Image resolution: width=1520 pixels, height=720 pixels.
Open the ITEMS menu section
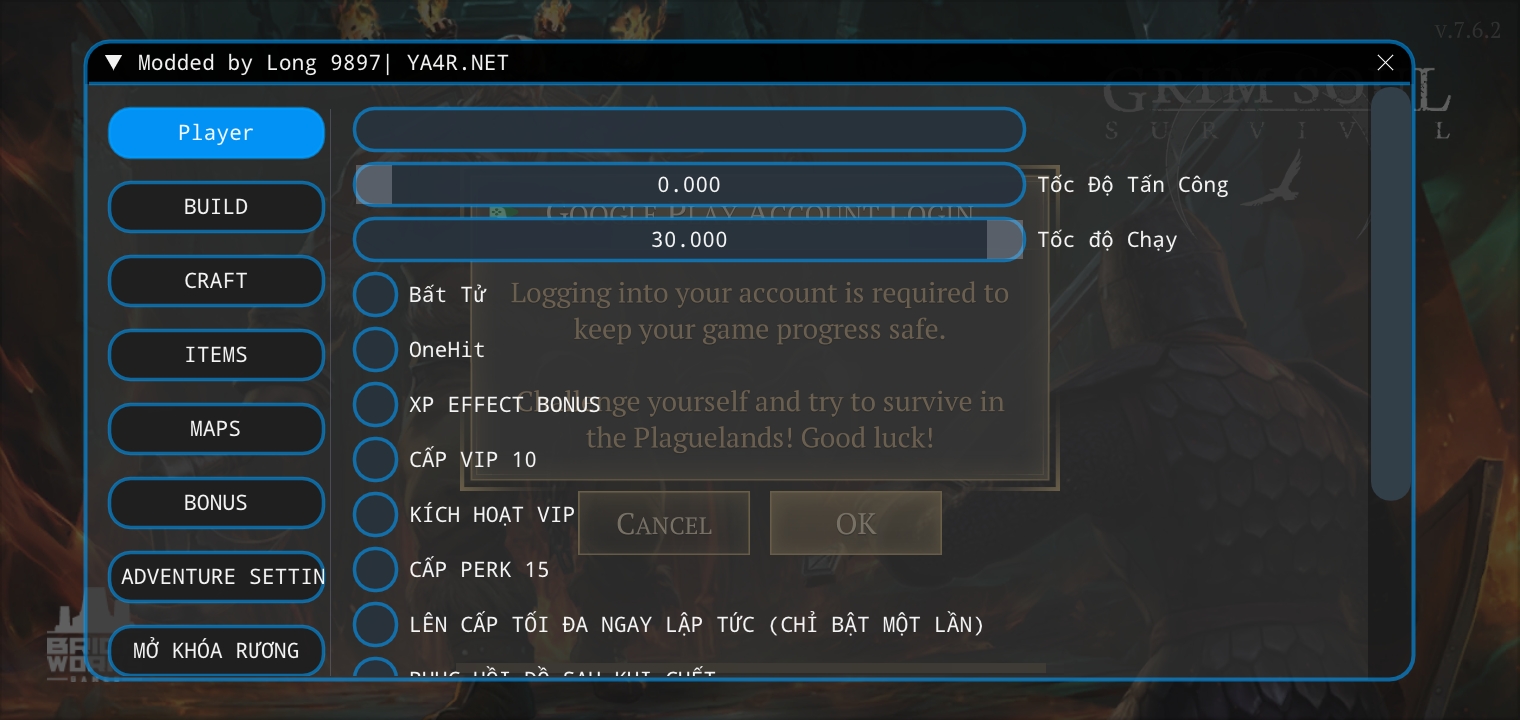pyautogui.click(x=216, y=355)
